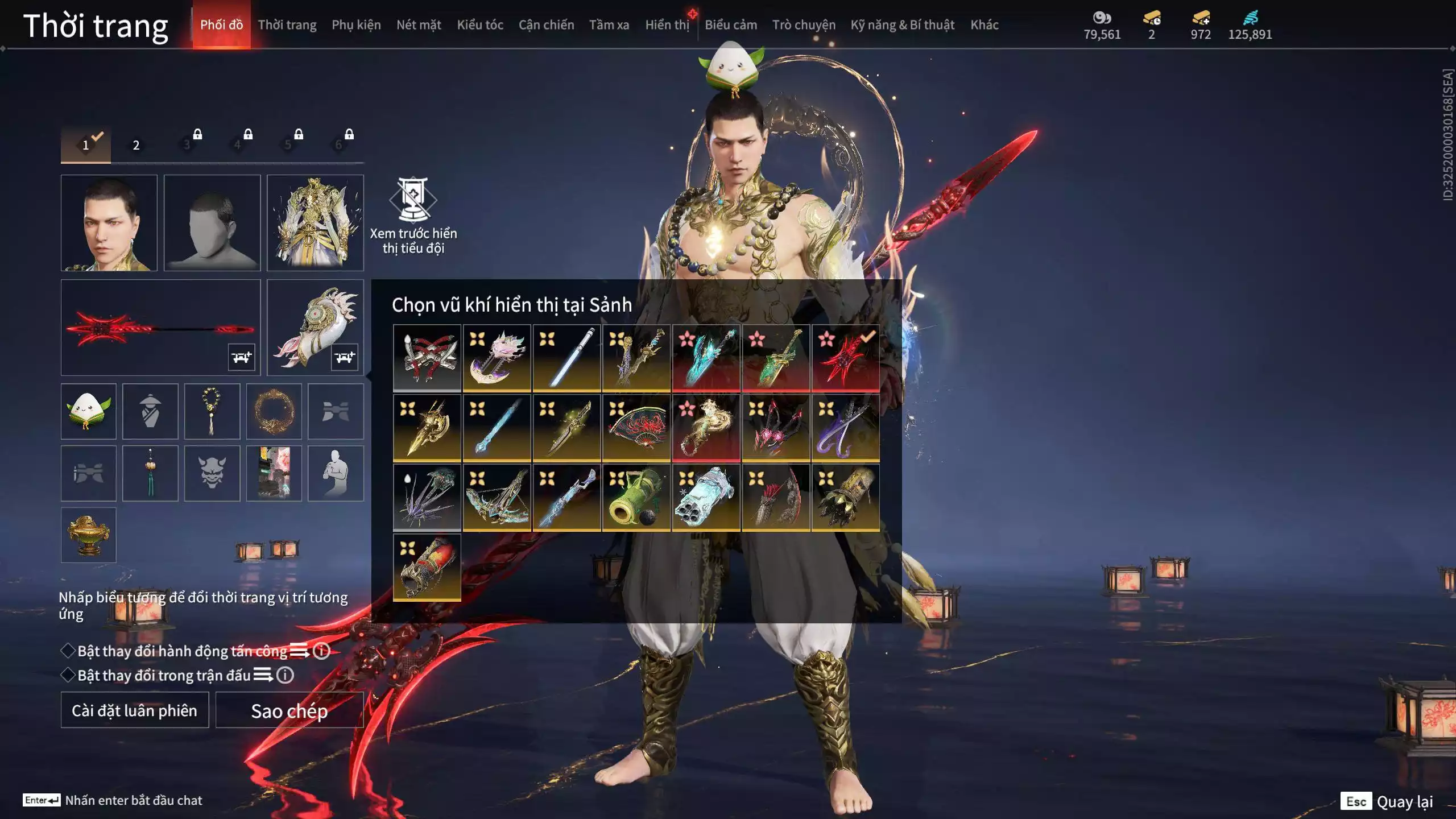Viewport: 1456px width, 819px height.
Task: Open the rice dumpling headwear slot
Action: pyautogui.click(x=88, y=411)
